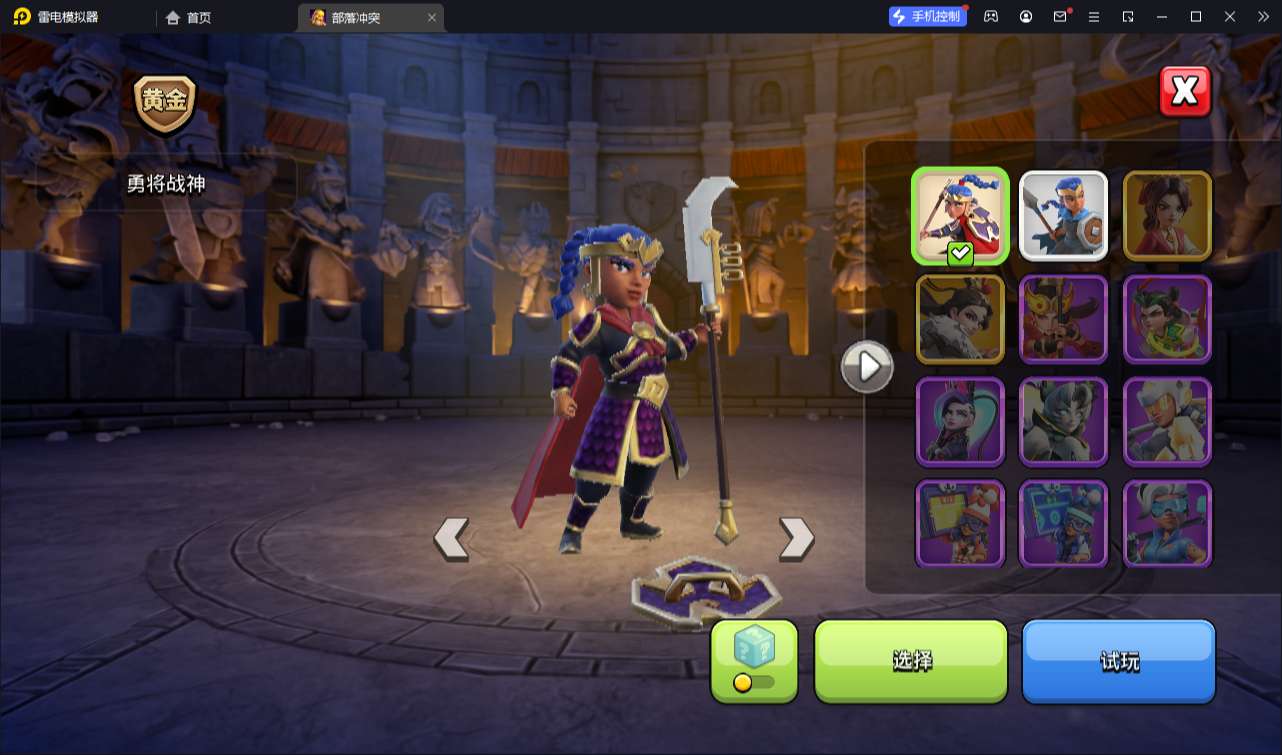Choose the red and gold horned helmet skin

click(x=1063, y=319)
